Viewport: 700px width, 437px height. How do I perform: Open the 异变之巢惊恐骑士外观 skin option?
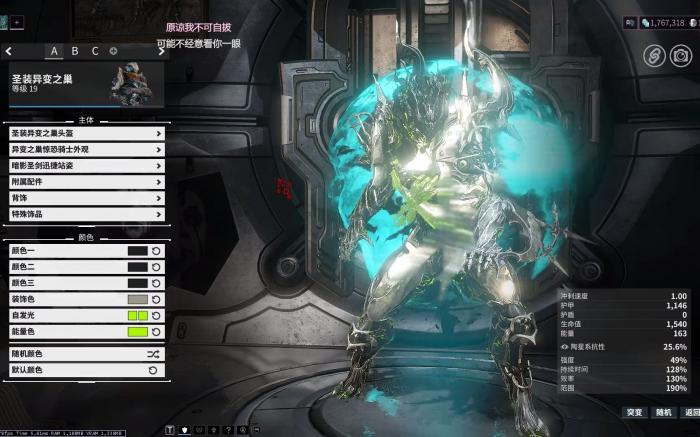point(86,149)
